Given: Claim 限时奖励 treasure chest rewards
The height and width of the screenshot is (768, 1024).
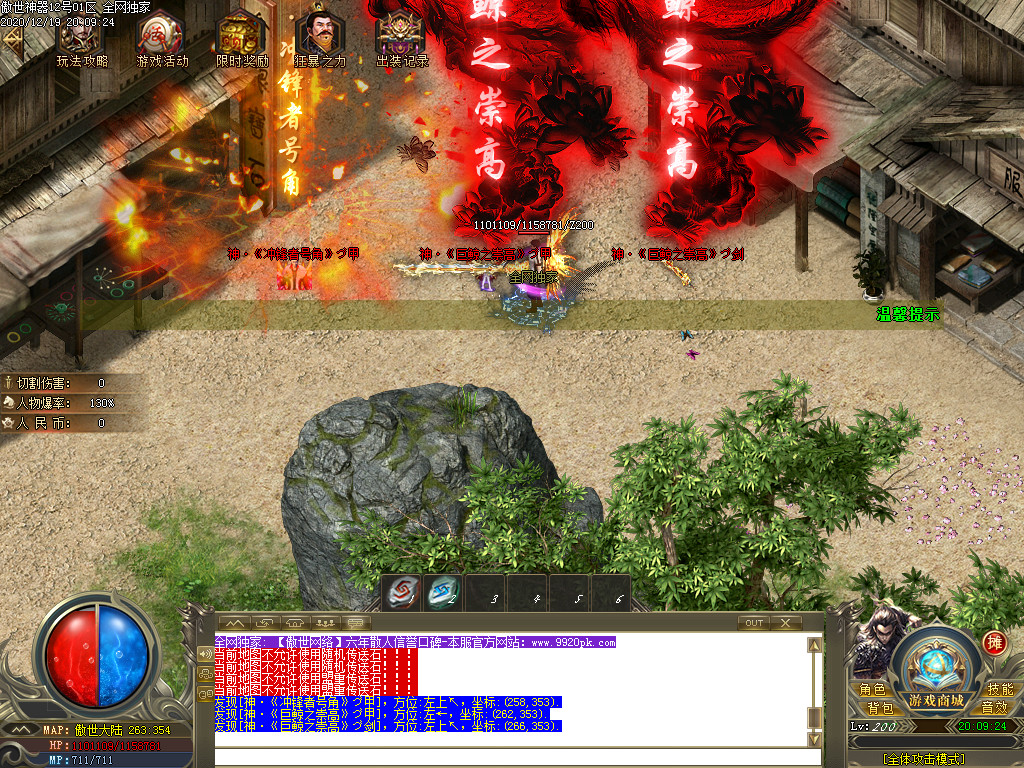Looking at the screenshot, I should [242, 38].
